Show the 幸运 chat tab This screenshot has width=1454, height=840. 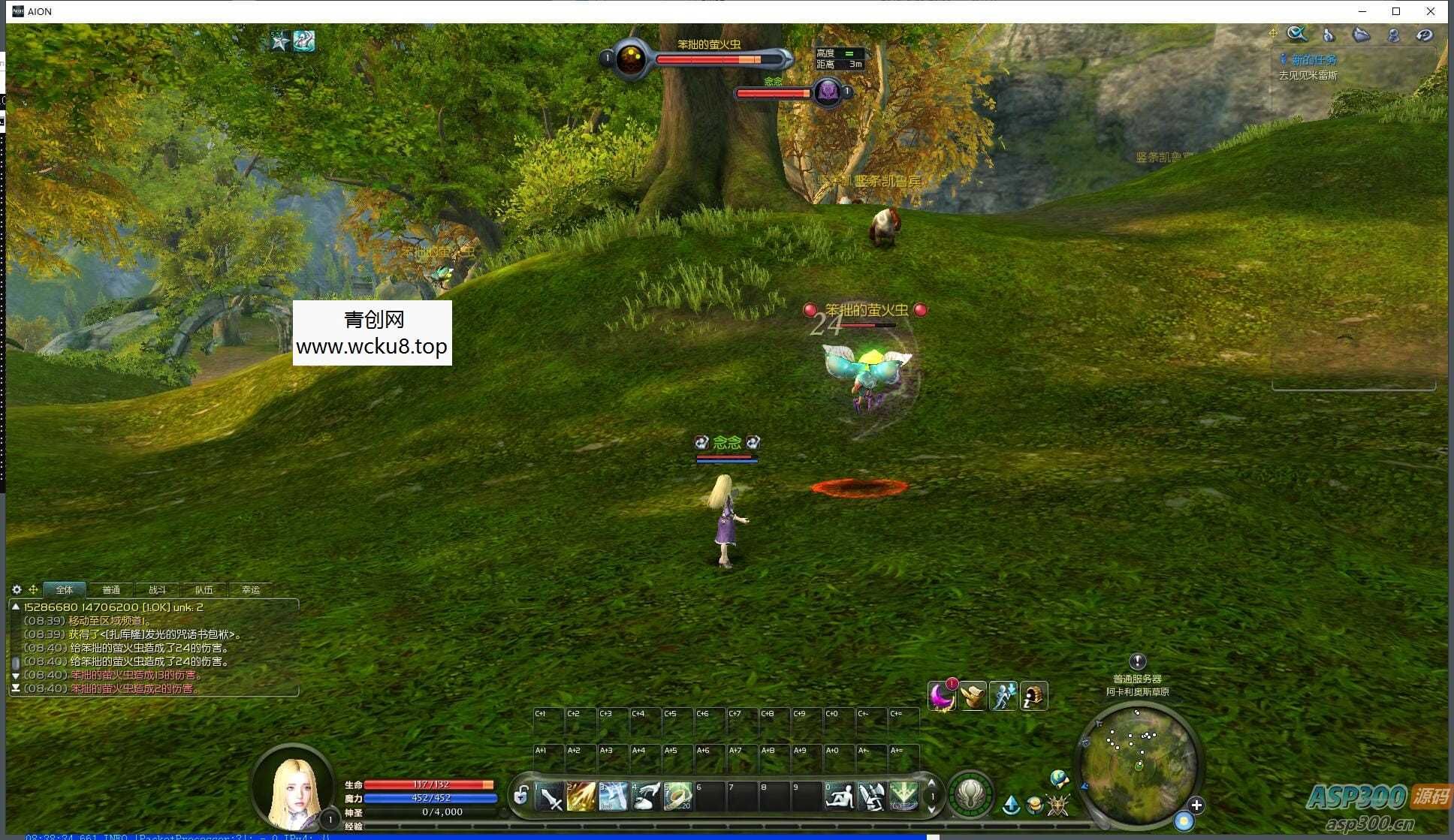[x=251, y=590]
